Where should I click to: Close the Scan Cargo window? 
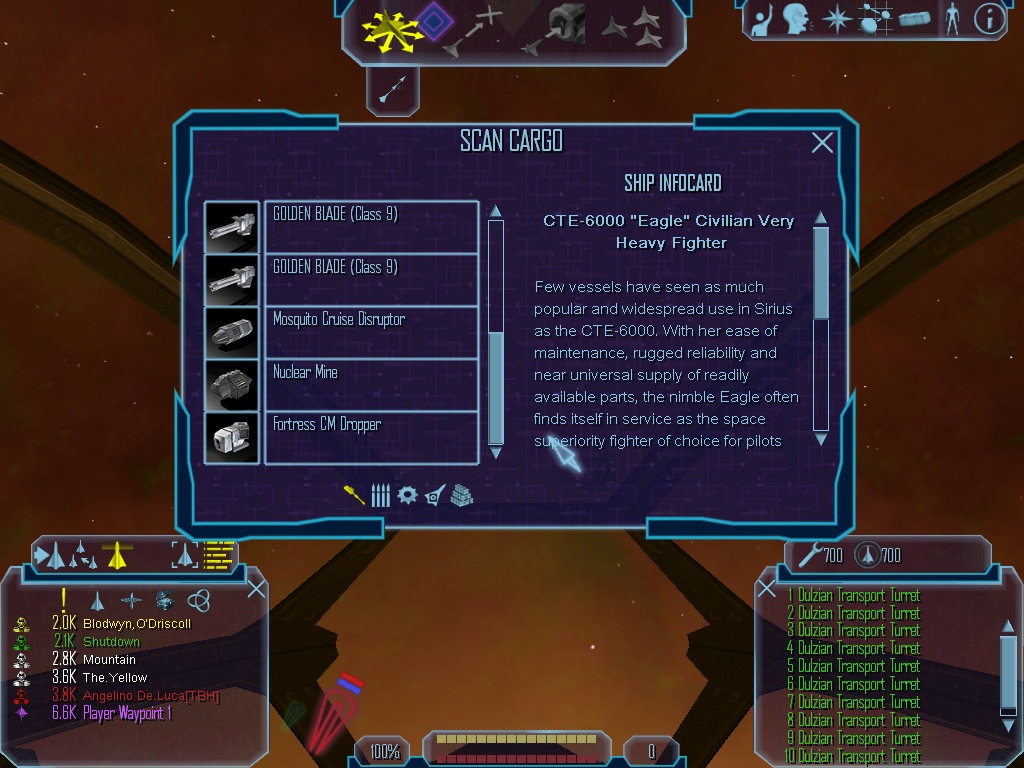(822, 143)
